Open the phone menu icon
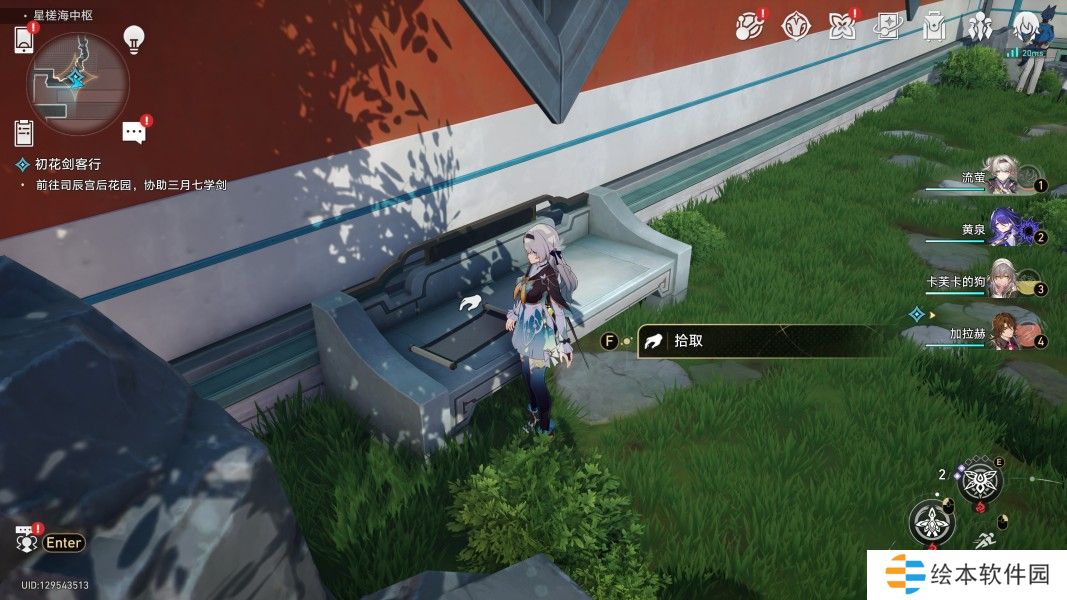 (24, 40)
